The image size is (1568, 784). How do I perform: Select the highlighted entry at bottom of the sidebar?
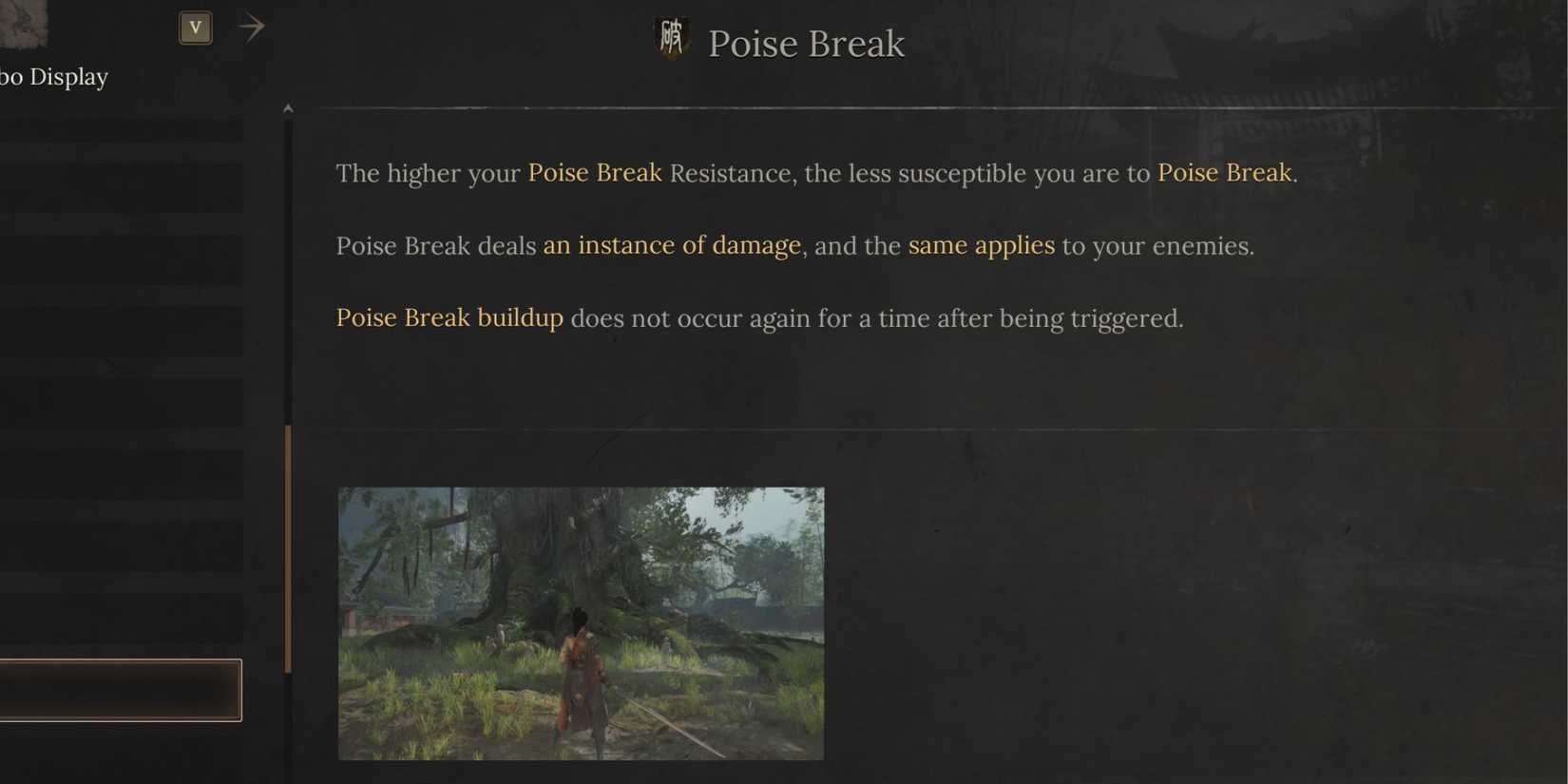(122, 691)
